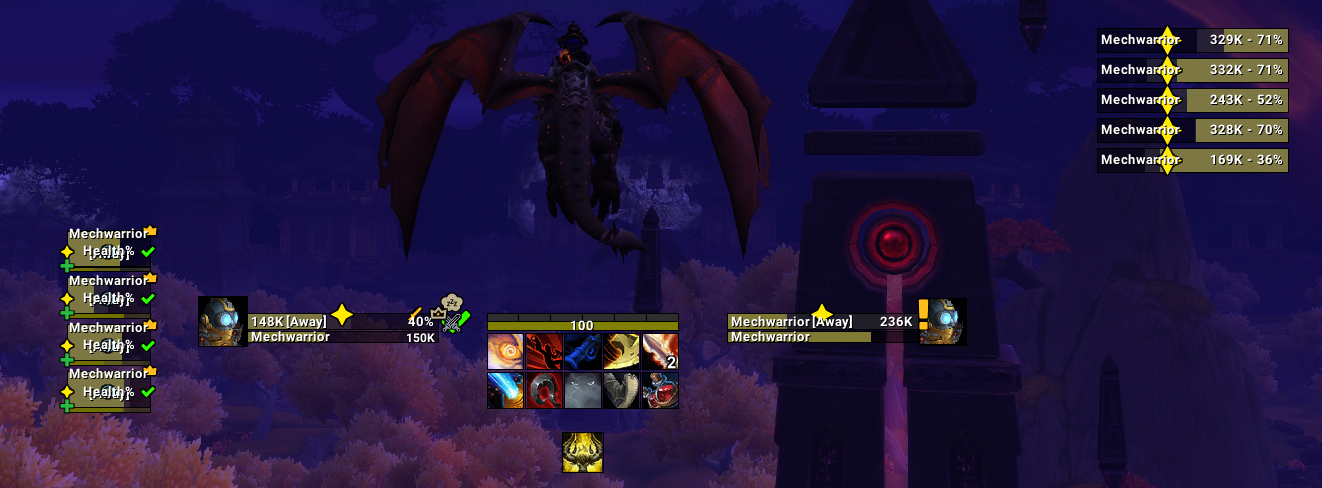Cast the dark blue weapon ability
The height and width of the screenshot is (488, 1322).
pyautogui.click(x=583, y=352)
